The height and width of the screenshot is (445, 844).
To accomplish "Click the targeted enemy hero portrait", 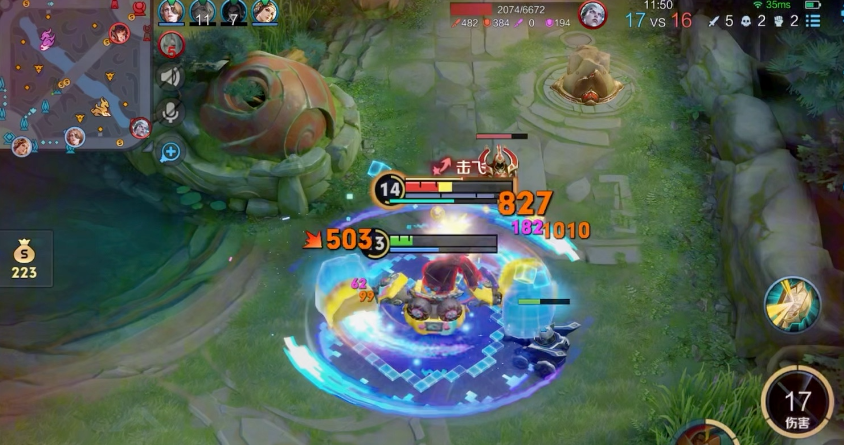I will point(592,15).
